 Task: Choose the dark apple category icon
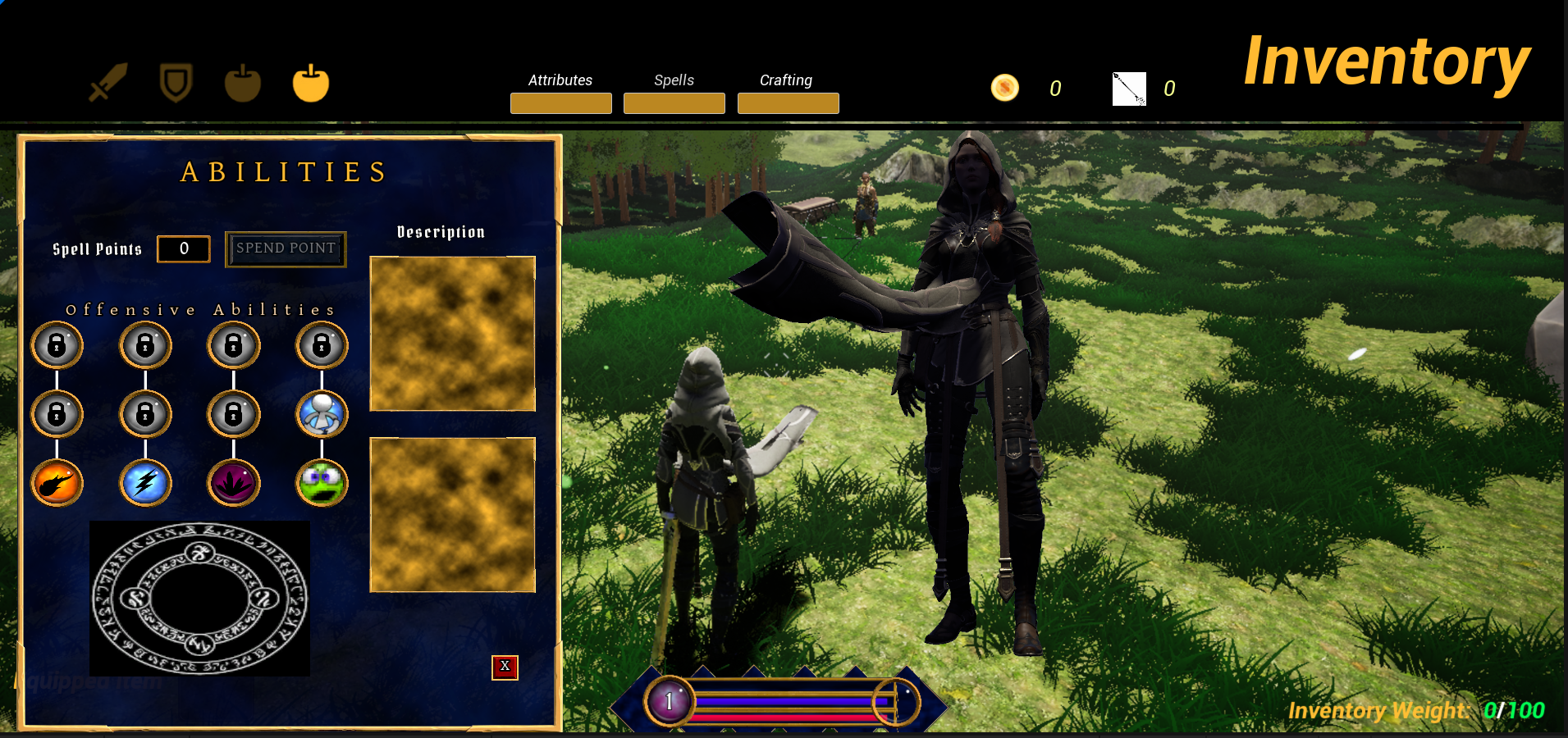[243, 84]
